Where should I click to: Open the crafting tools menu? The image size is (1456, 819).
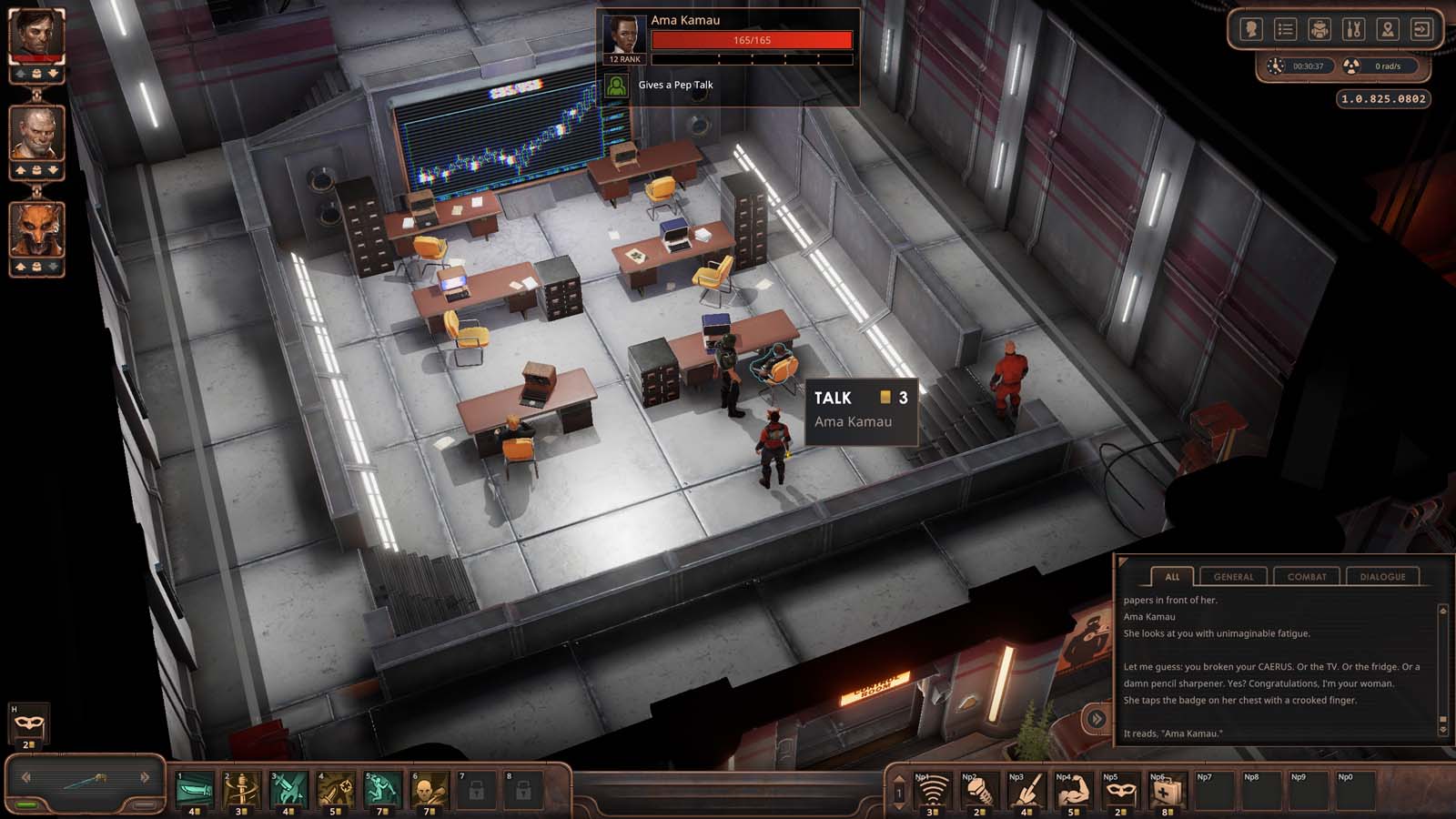(x=1353, y=30)
